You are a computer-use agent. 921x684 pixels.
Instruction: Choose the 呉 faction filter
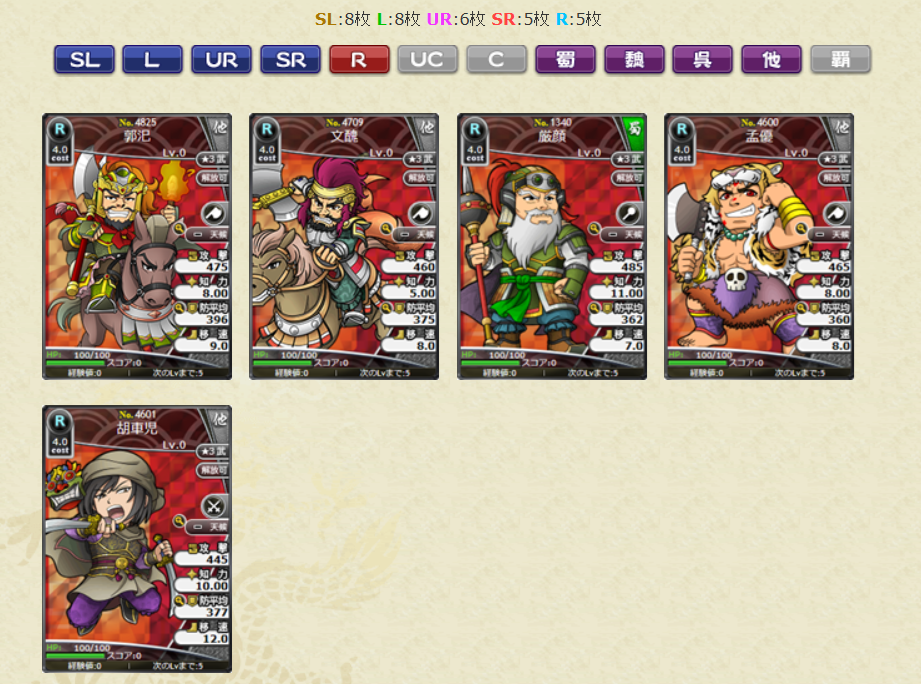pos(702,60)
